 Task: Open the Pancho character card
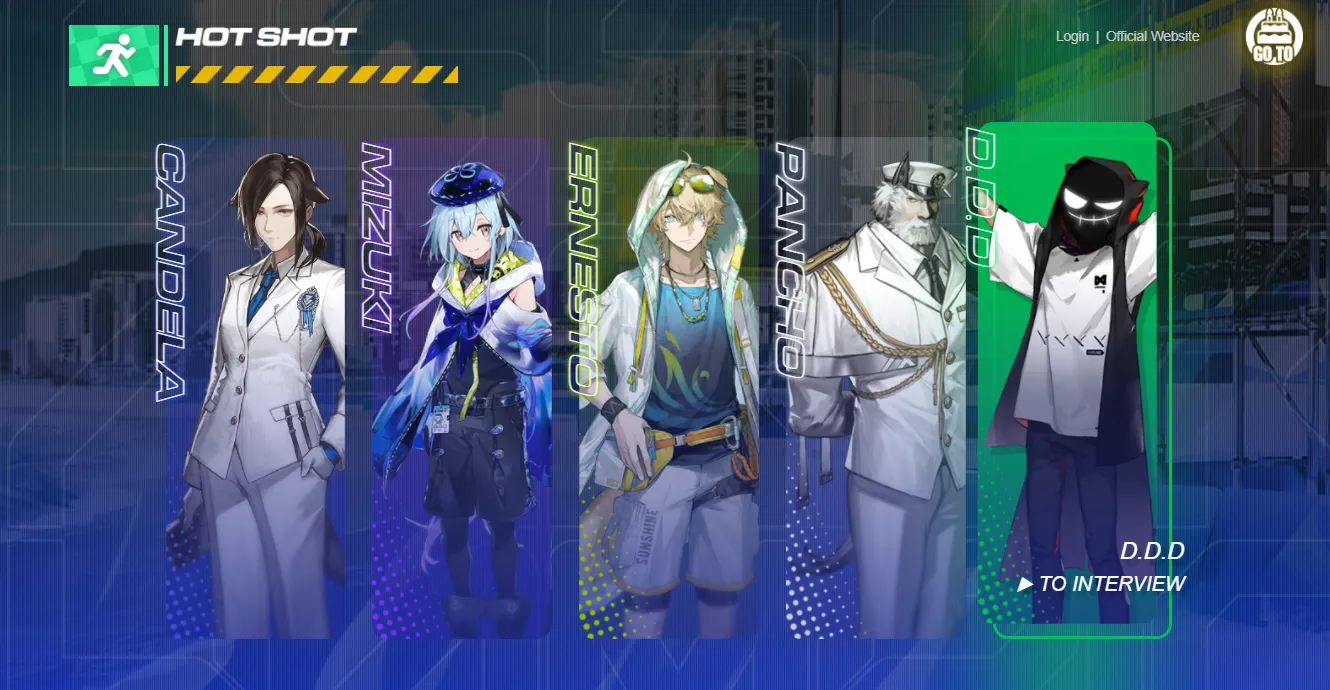876,388
